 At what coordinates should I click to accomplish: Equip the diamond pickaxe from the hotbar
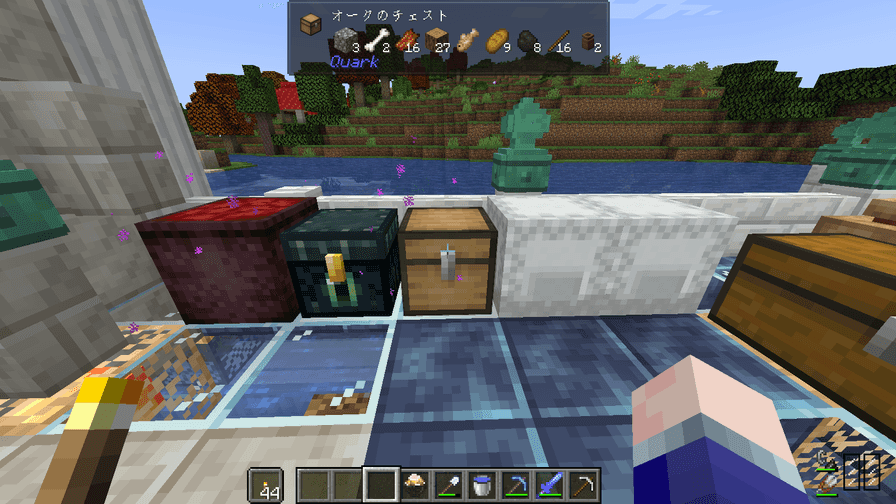click(x=515, y=484)
